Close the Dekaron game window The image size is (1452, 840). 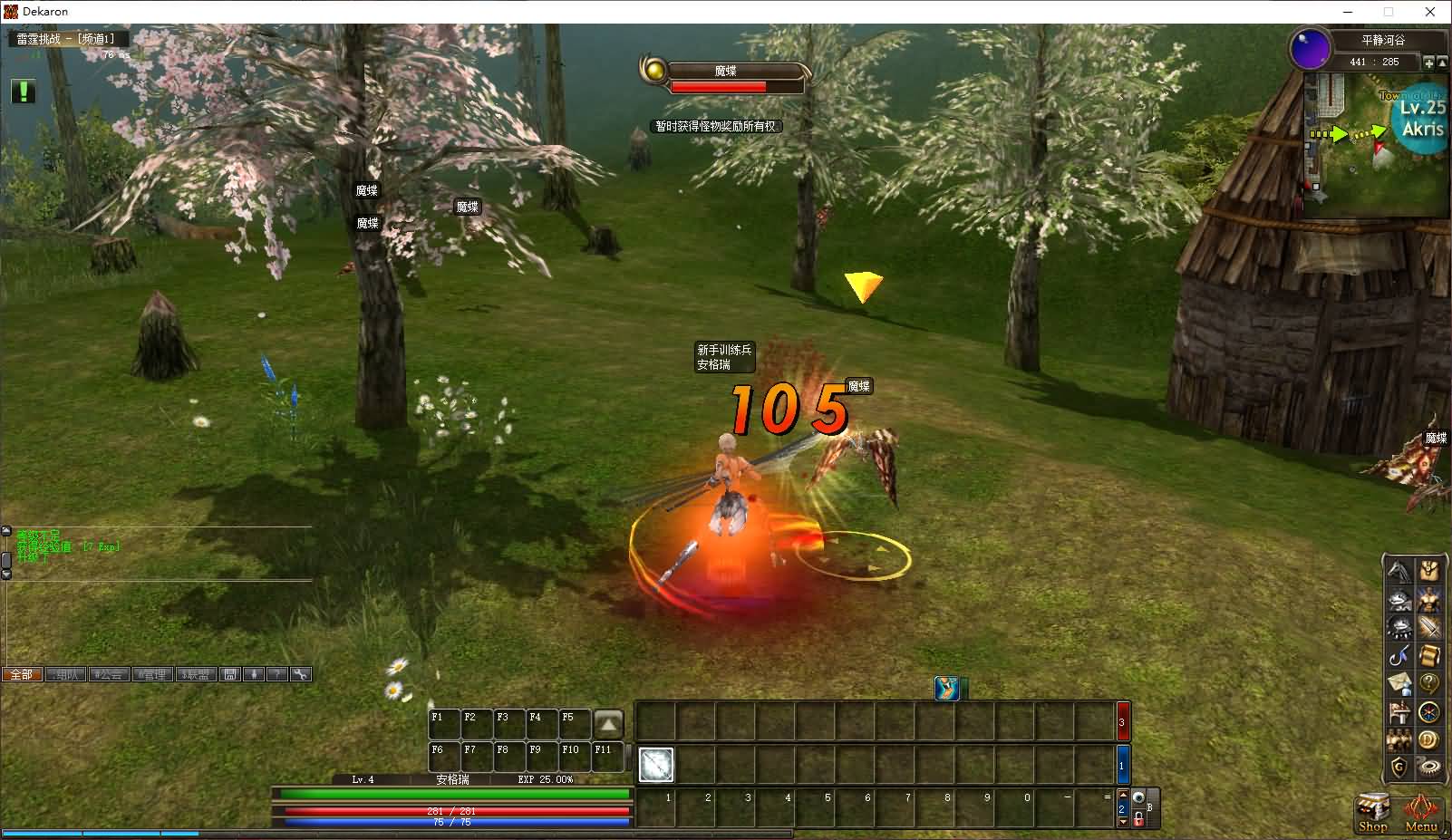tap(1430, 12)
